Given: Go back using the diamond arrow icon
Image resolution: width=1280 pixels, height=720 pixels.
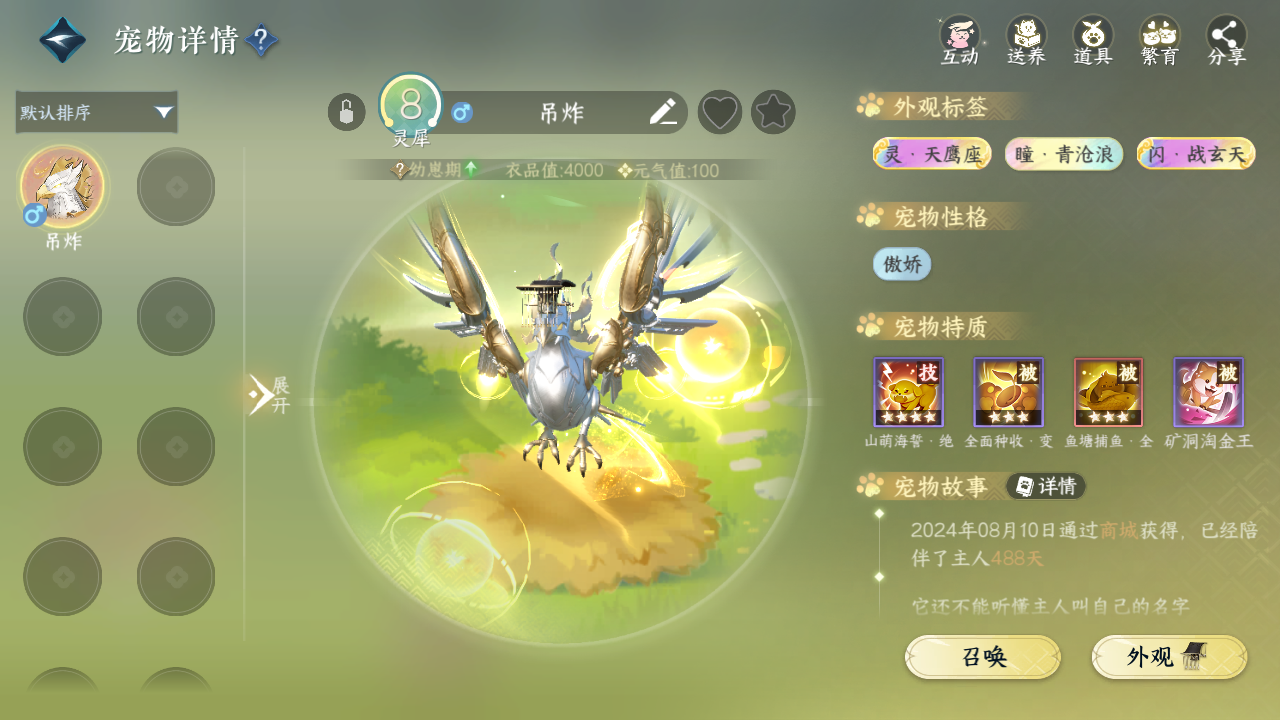Looking at the screenshot, I should click(x=62, y=40).
